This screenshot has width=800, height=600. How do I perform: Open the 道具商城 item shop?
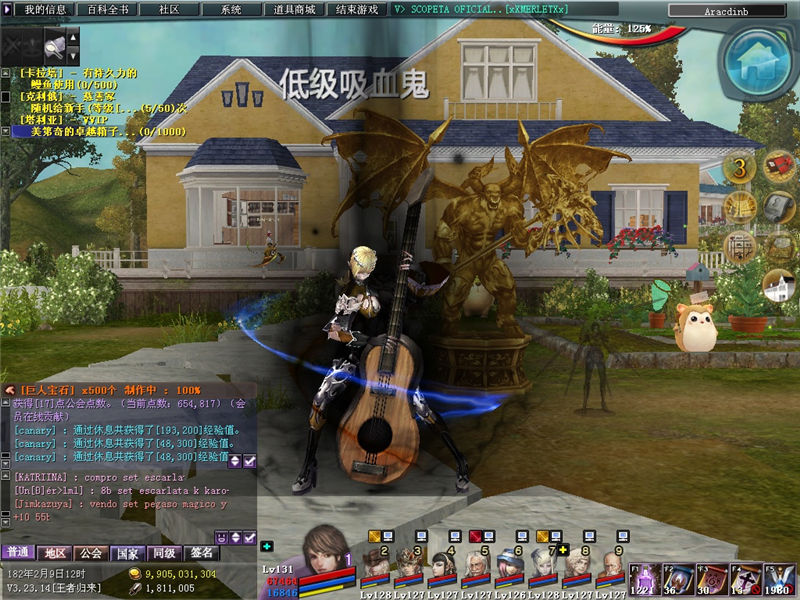click(x=294, y=9)
